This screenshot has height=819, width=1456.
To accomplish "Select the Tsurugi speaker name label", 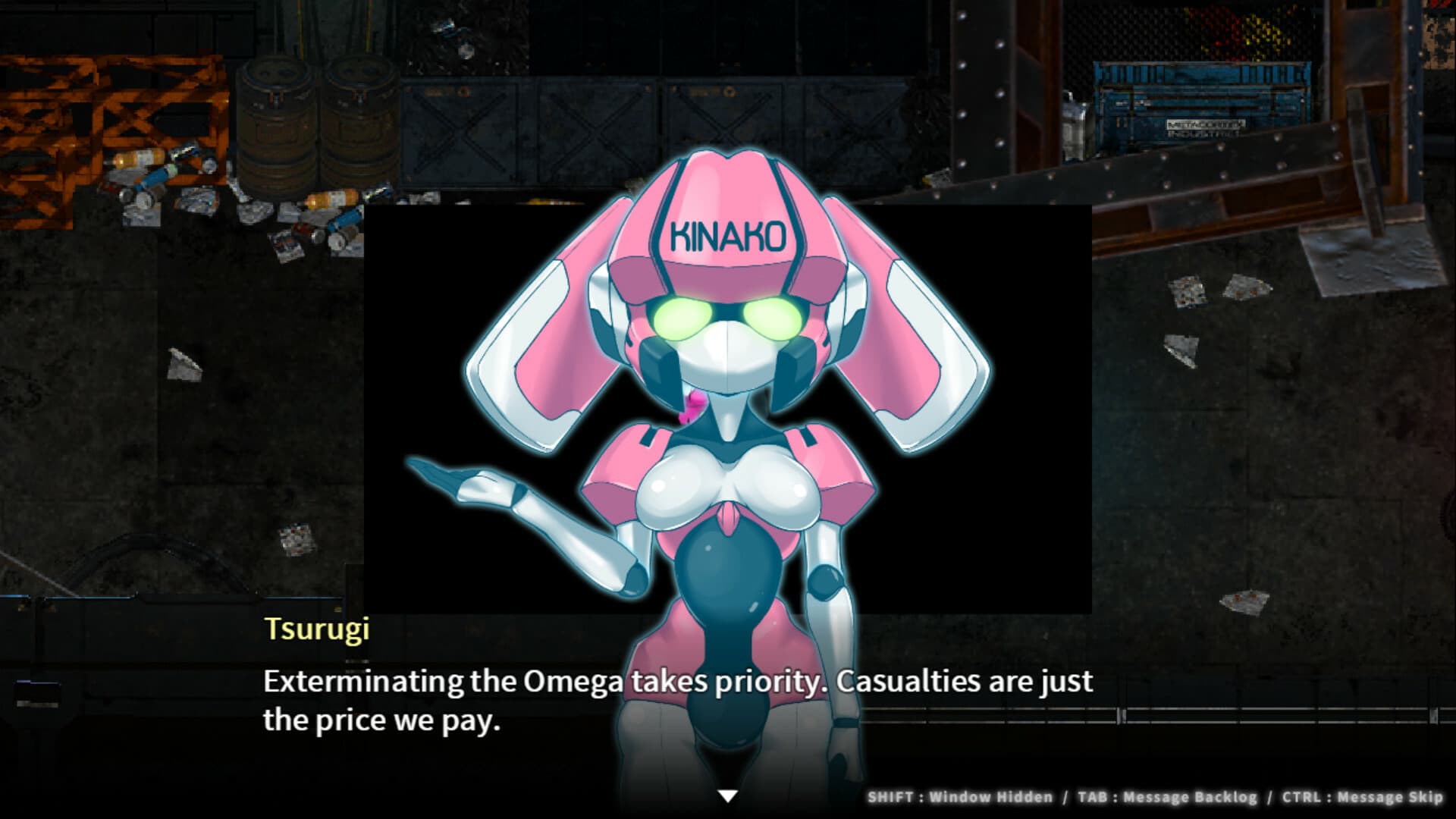I will (318, 627).
